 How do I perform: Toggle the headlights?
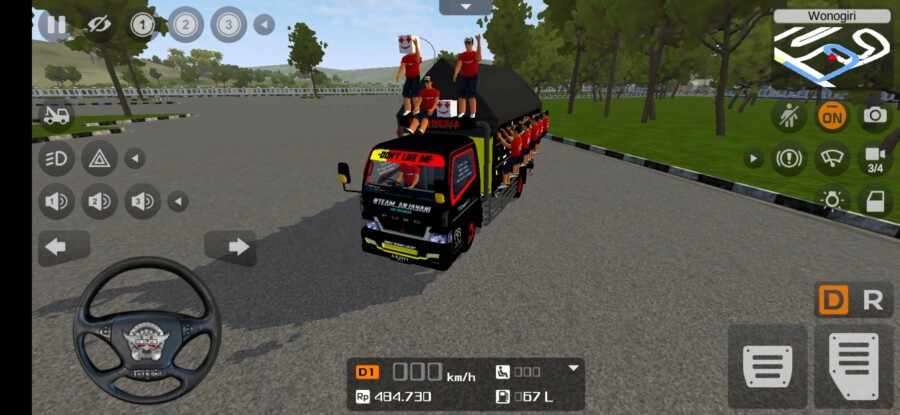pos(56,158)
